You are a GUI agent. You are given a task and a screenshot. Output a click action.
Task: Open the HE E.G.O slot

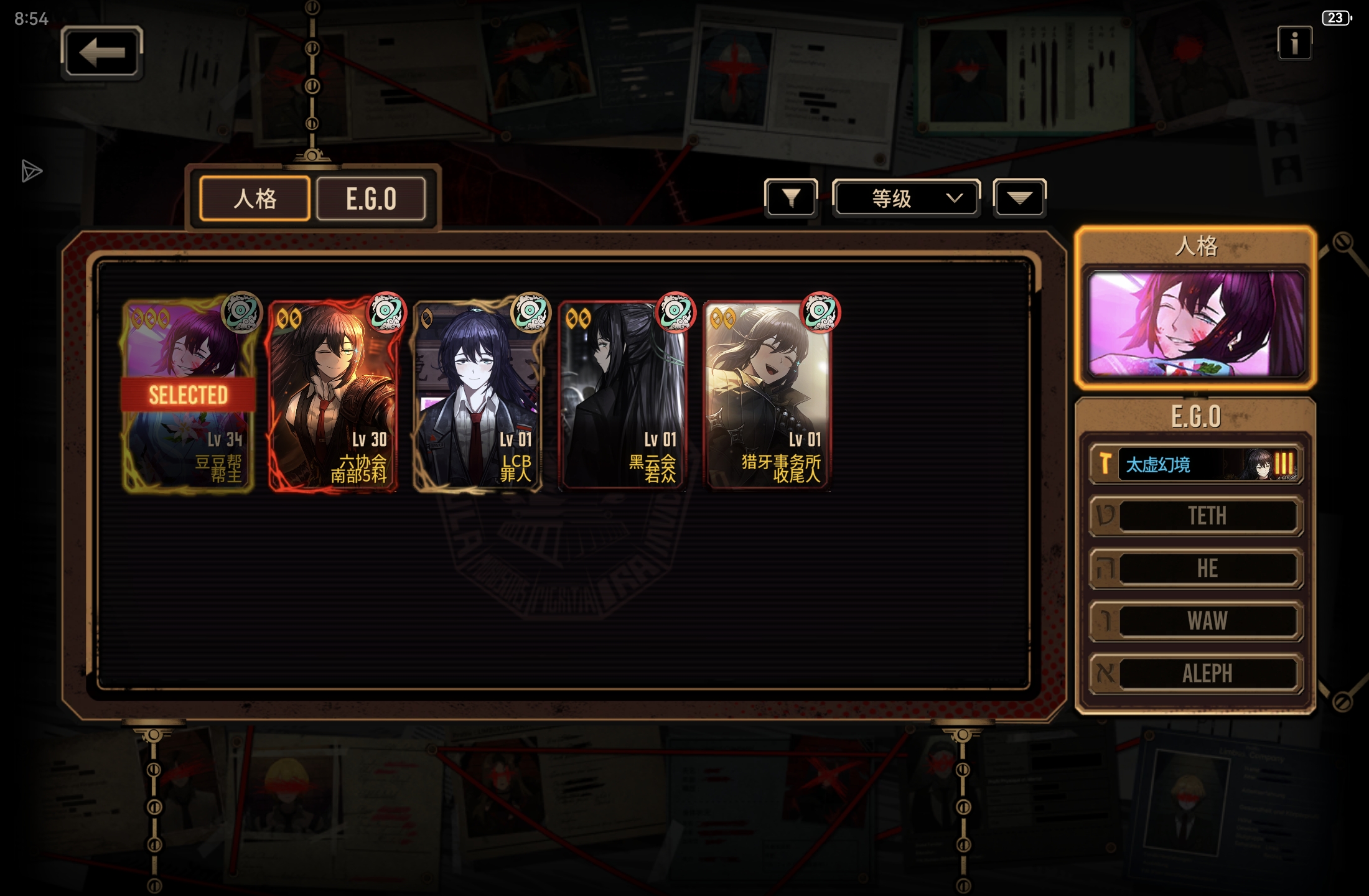click(1195, 568)
